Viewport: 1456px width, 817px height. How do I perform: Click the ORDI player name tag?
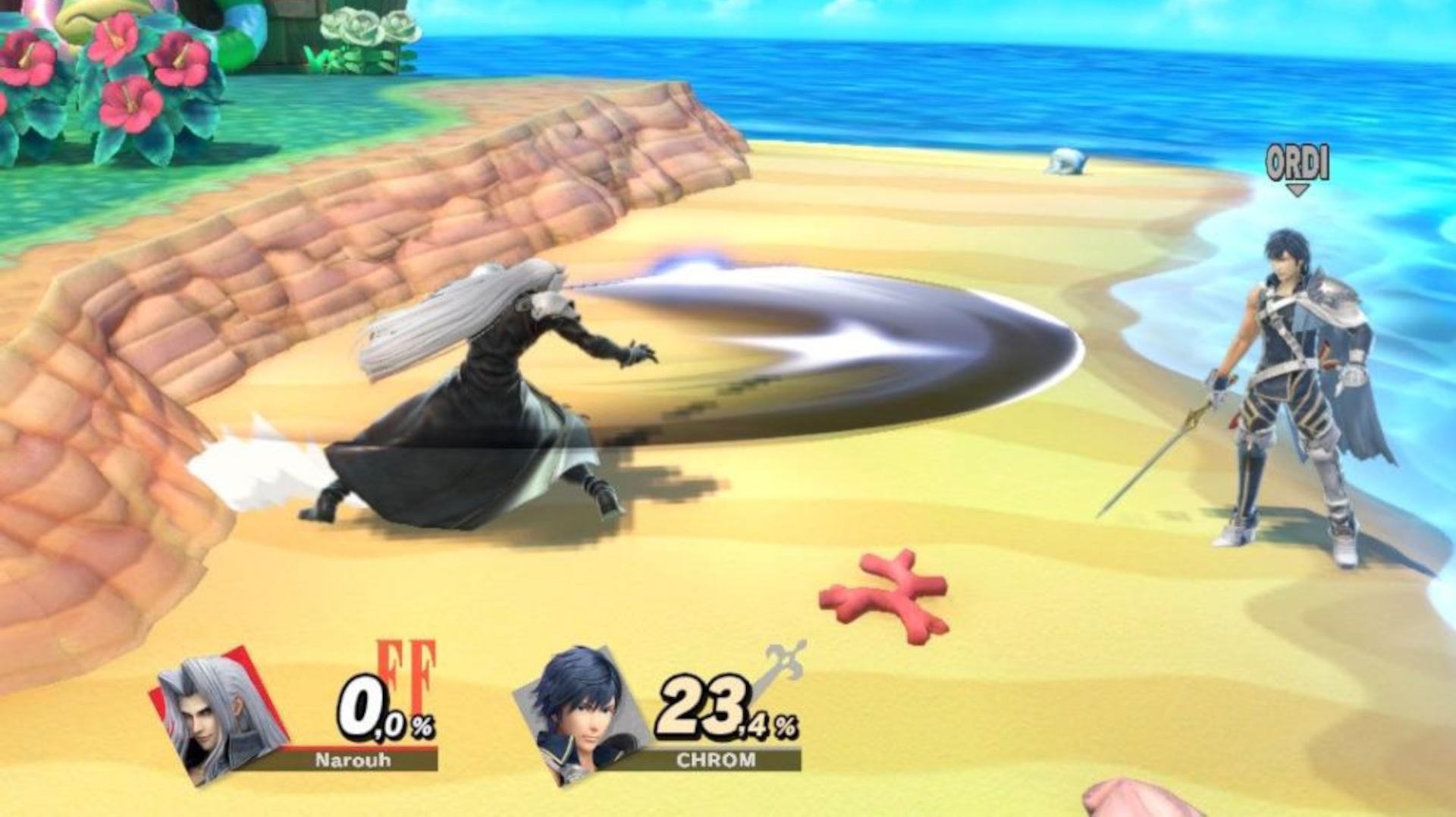(1299, 162)
